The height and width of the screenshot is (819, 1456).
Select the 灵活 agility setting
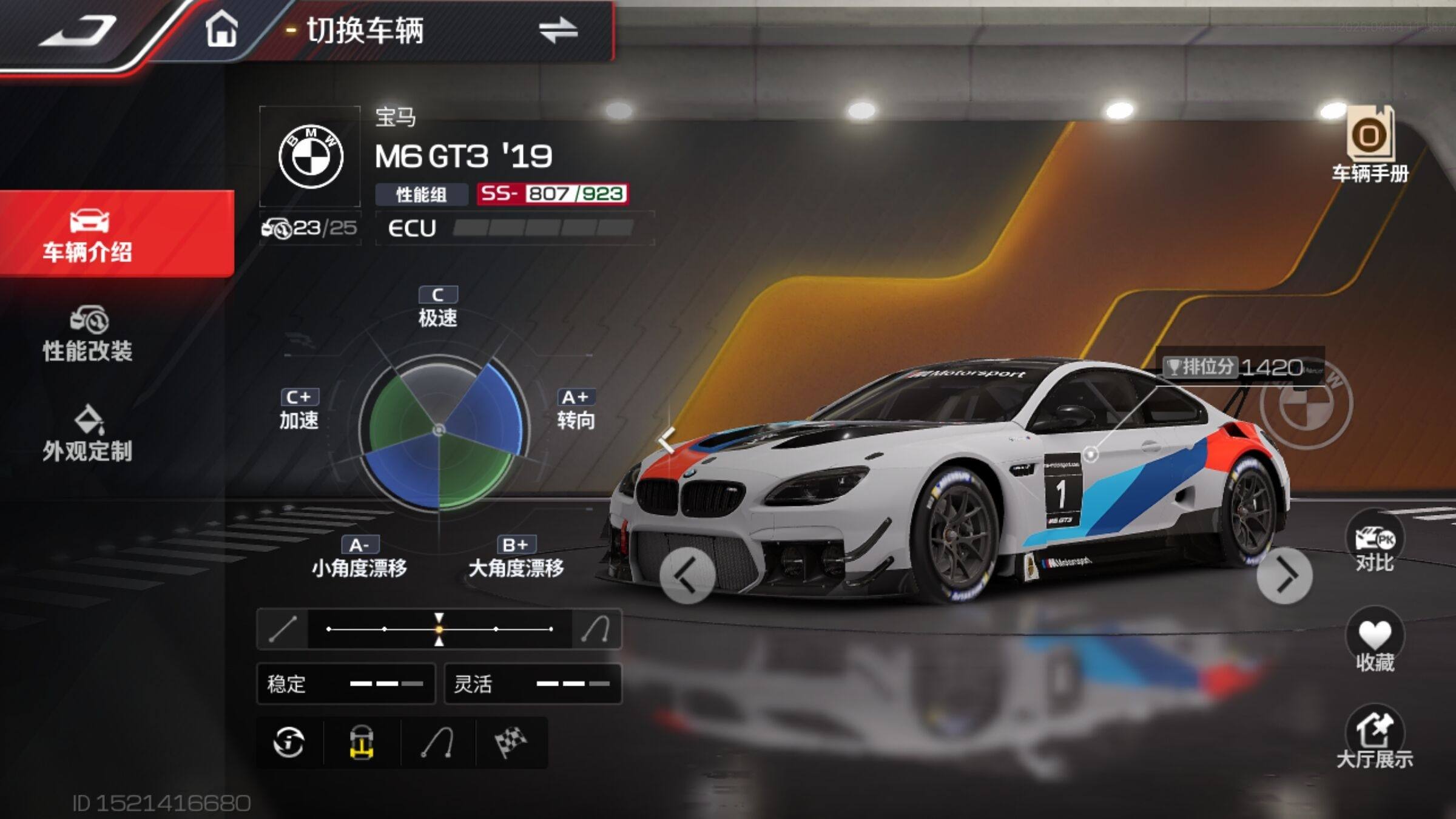pyautogui.click(x=533, y=684)
